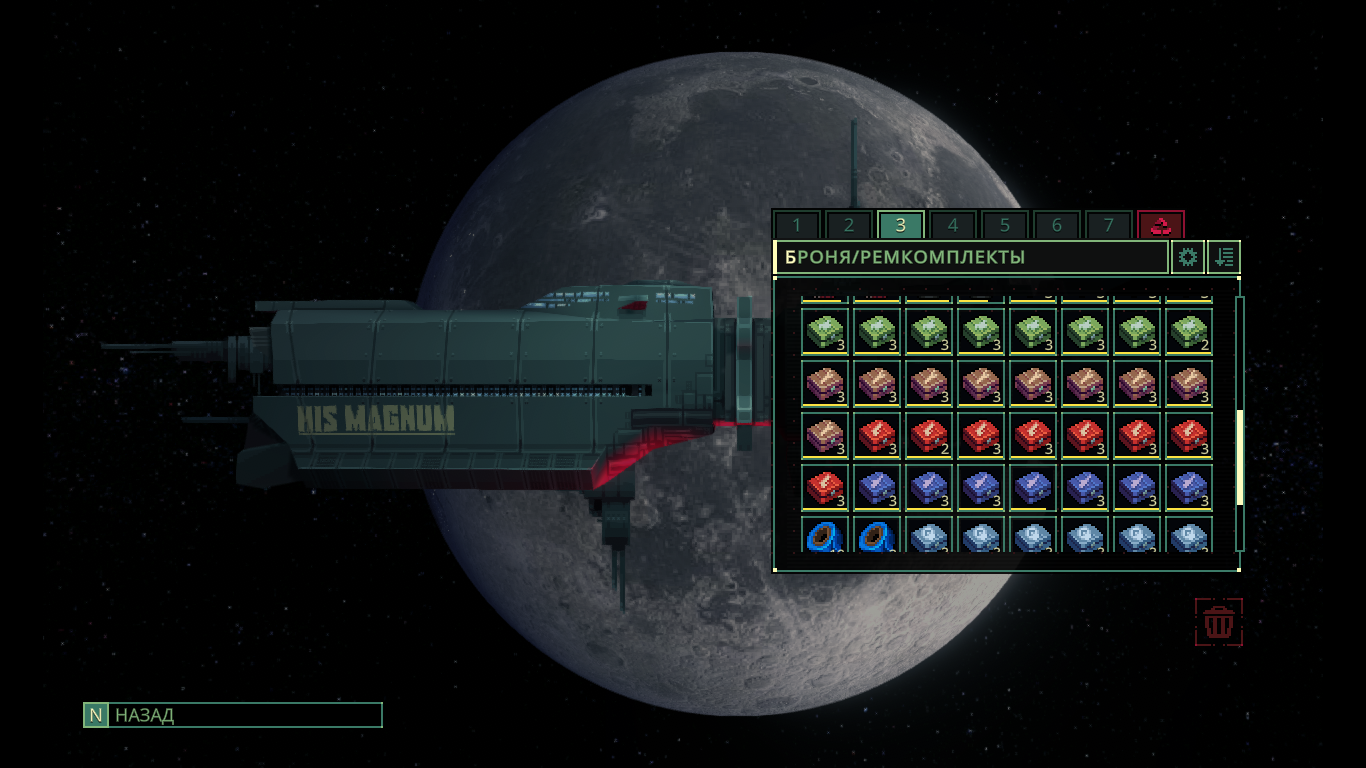The height and width of the screenshot is (768, 1366).
Task: Open the red recycling tab
Action: pos(1161,225)
